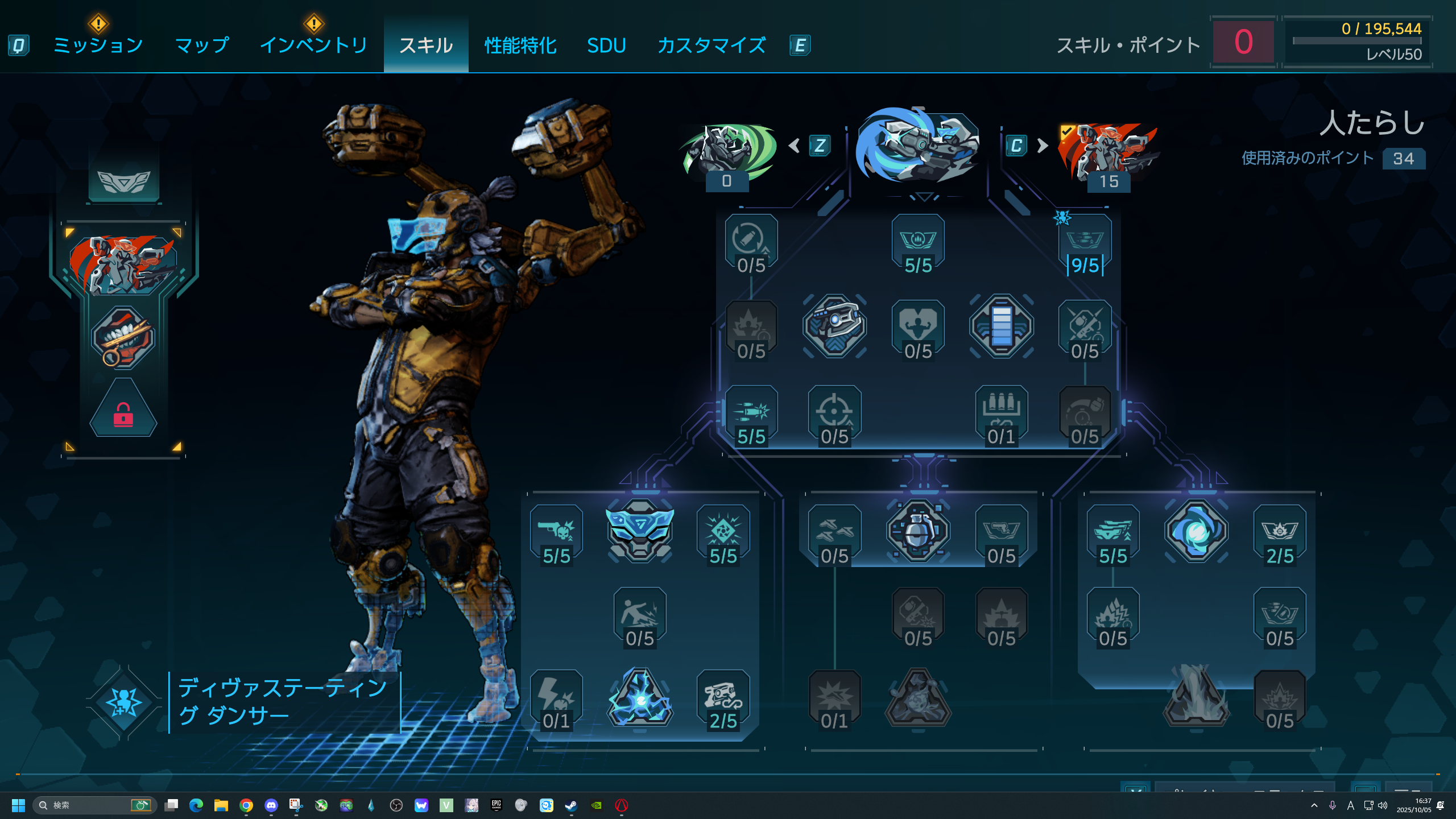1456x819 pixels.
Task: Select the blue mask augment node
Action: (x=640, y=531)
